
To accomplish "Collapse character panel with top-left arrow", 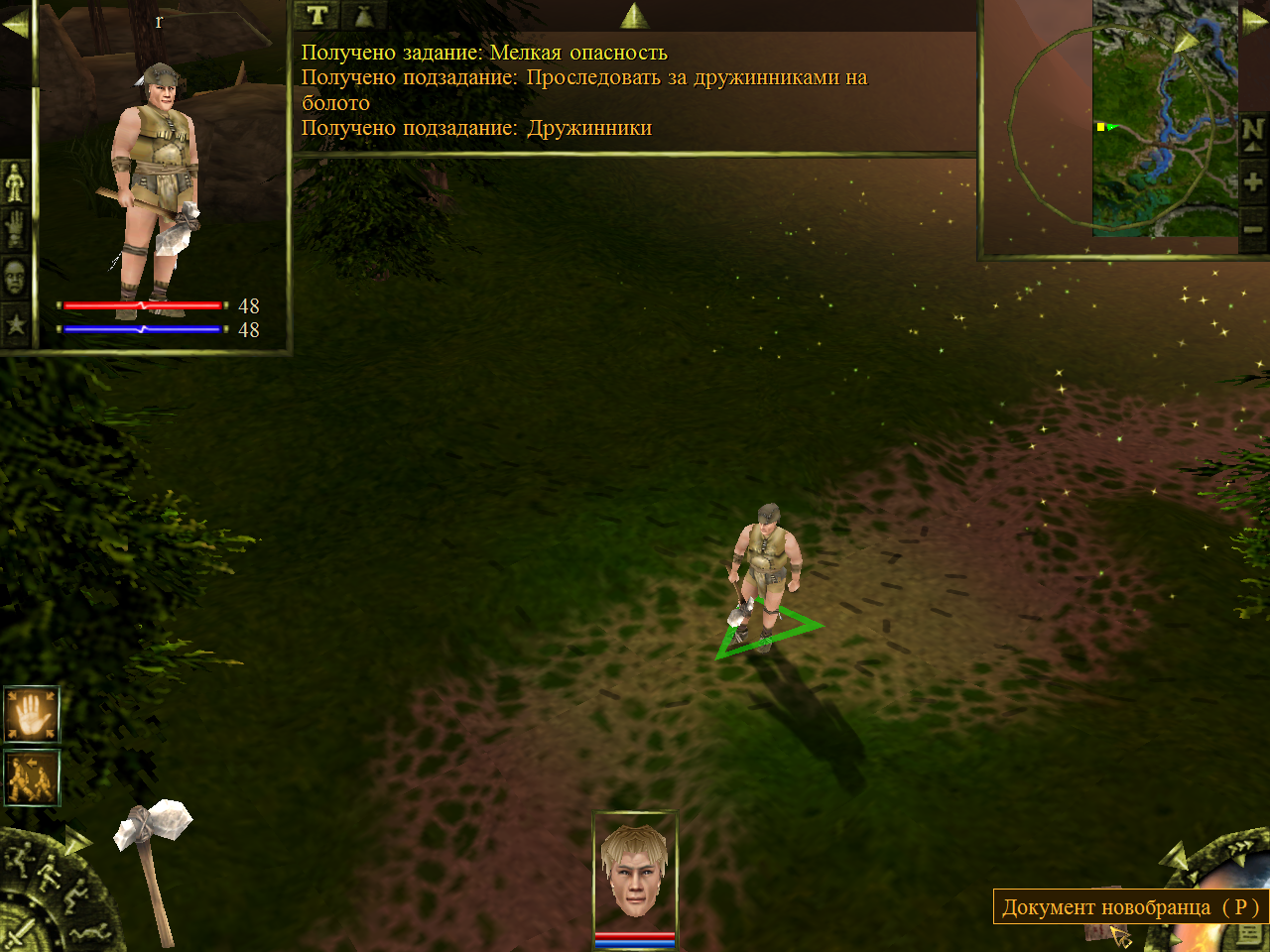I will [15, 24].
